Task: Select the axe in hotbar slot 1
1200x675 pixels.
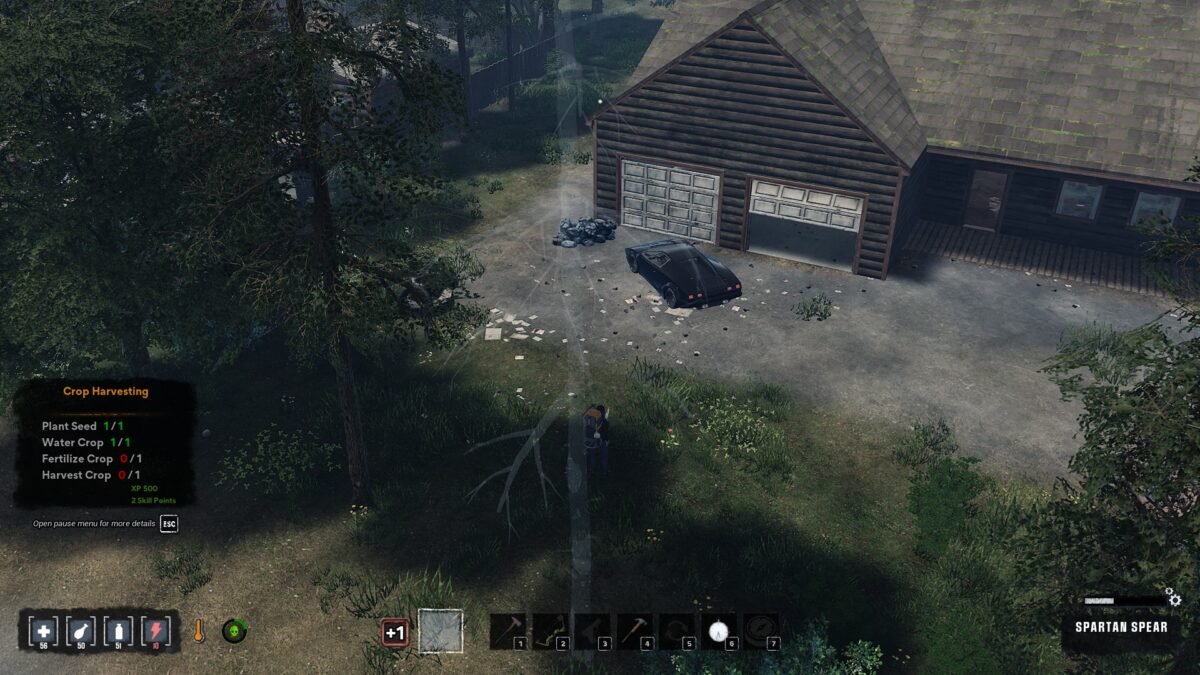Action: pos(508,631)
